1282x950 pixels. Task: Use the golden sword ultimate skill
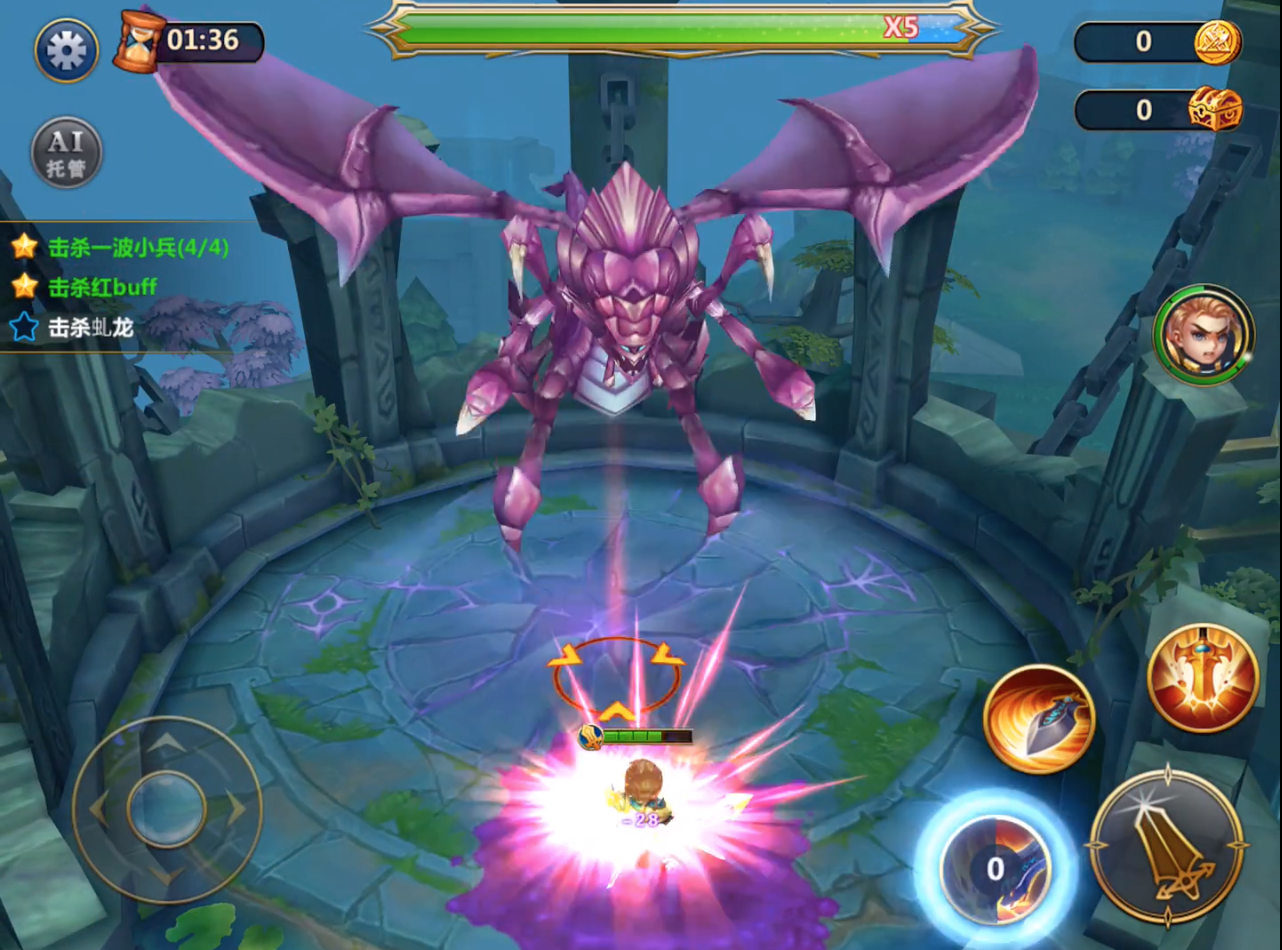[1202, 677]
